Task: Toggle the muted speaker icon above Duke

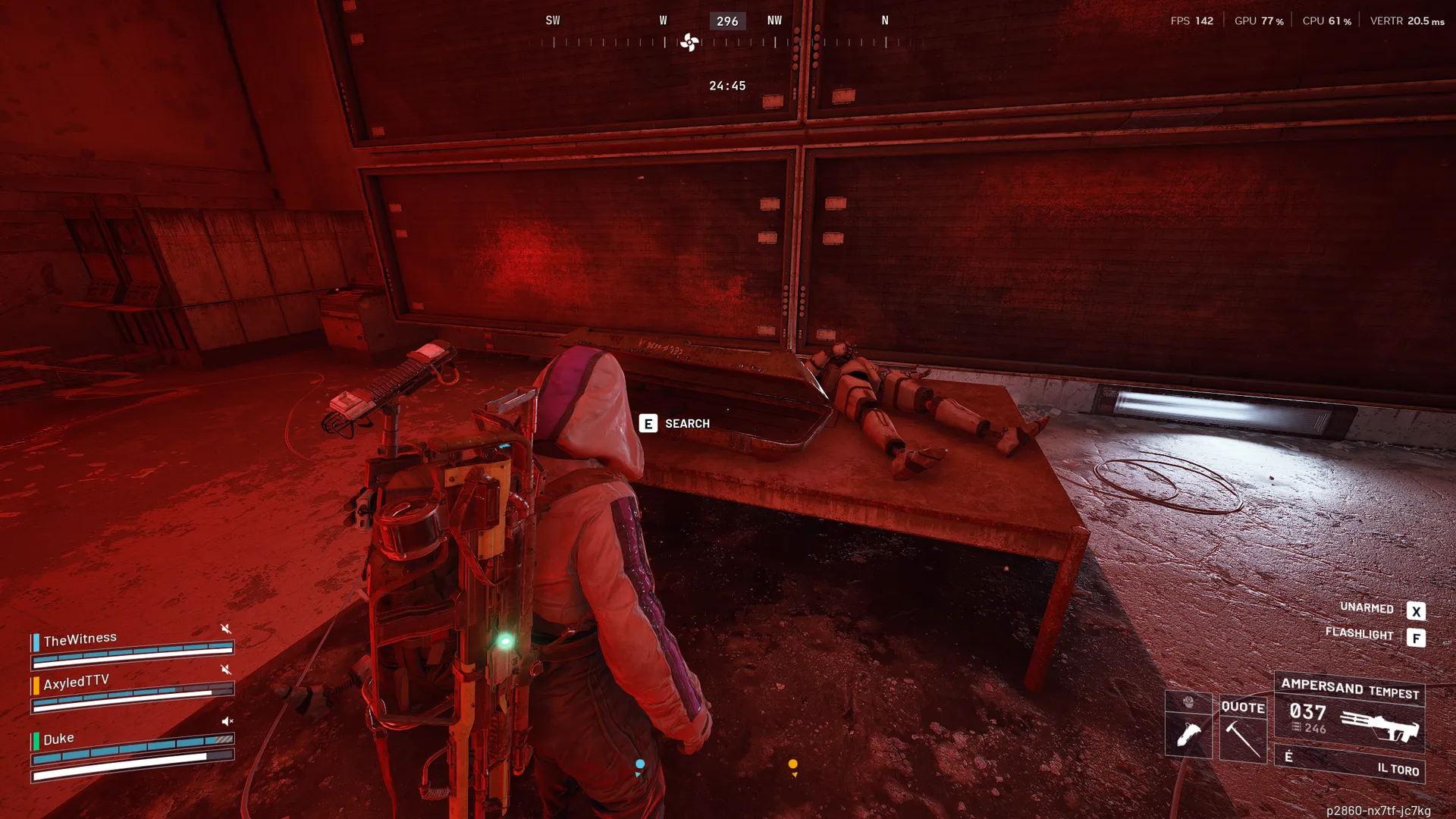Action: click(x=227, y=721)
